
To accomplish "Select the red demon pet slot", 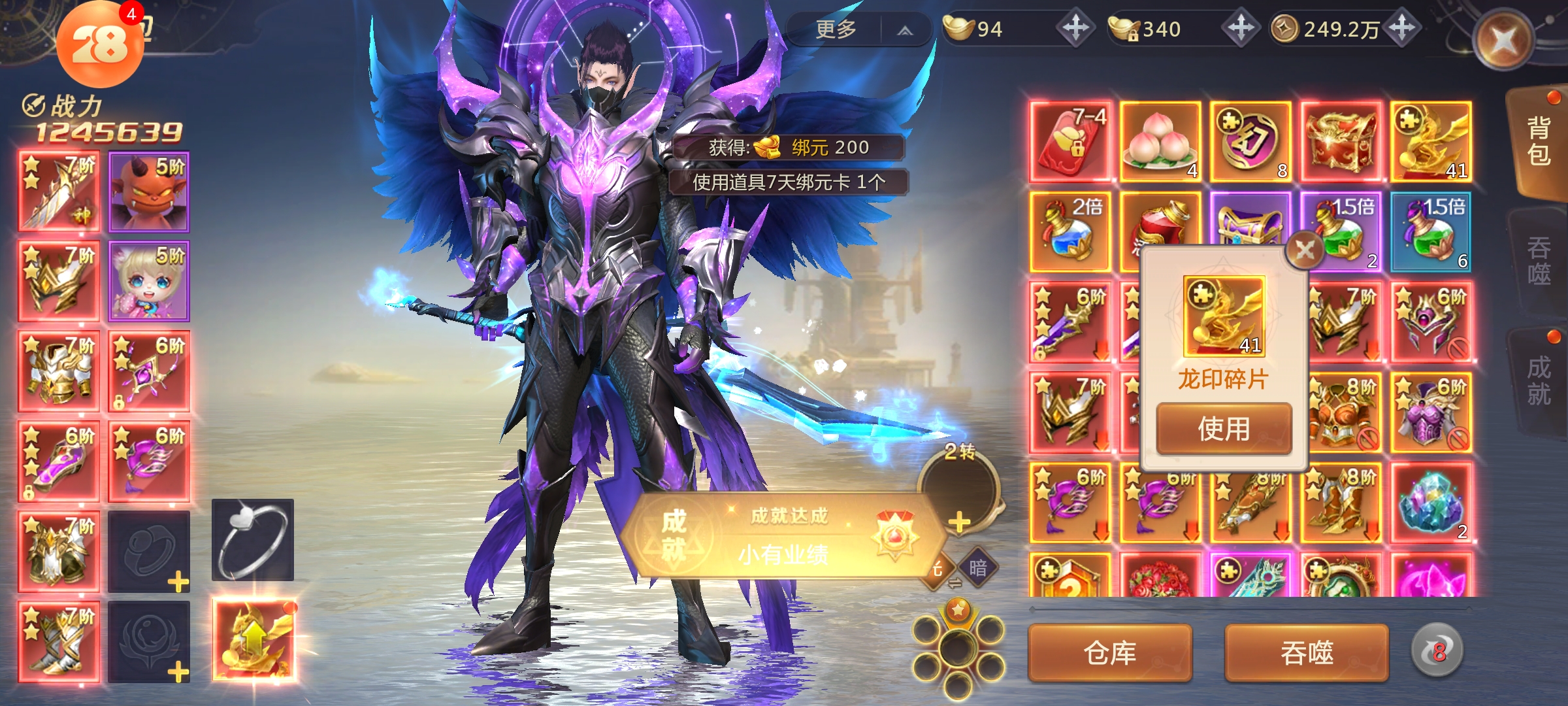I will coord(149,192).
